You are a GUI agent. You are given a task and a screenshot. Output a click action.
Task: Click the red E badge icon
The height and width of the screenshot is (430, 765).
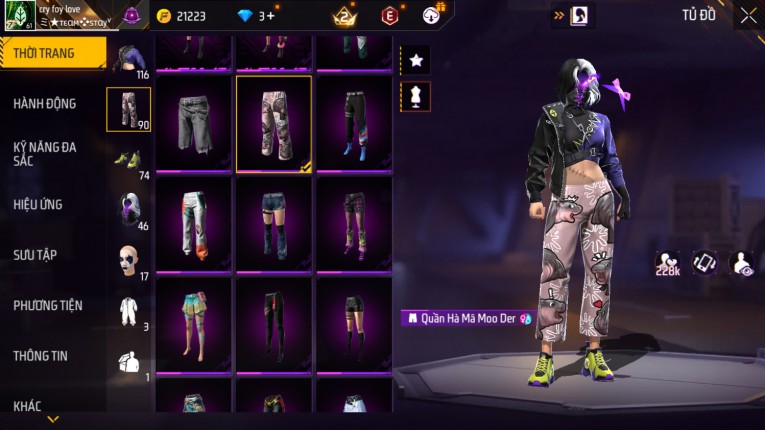(389, 16)
